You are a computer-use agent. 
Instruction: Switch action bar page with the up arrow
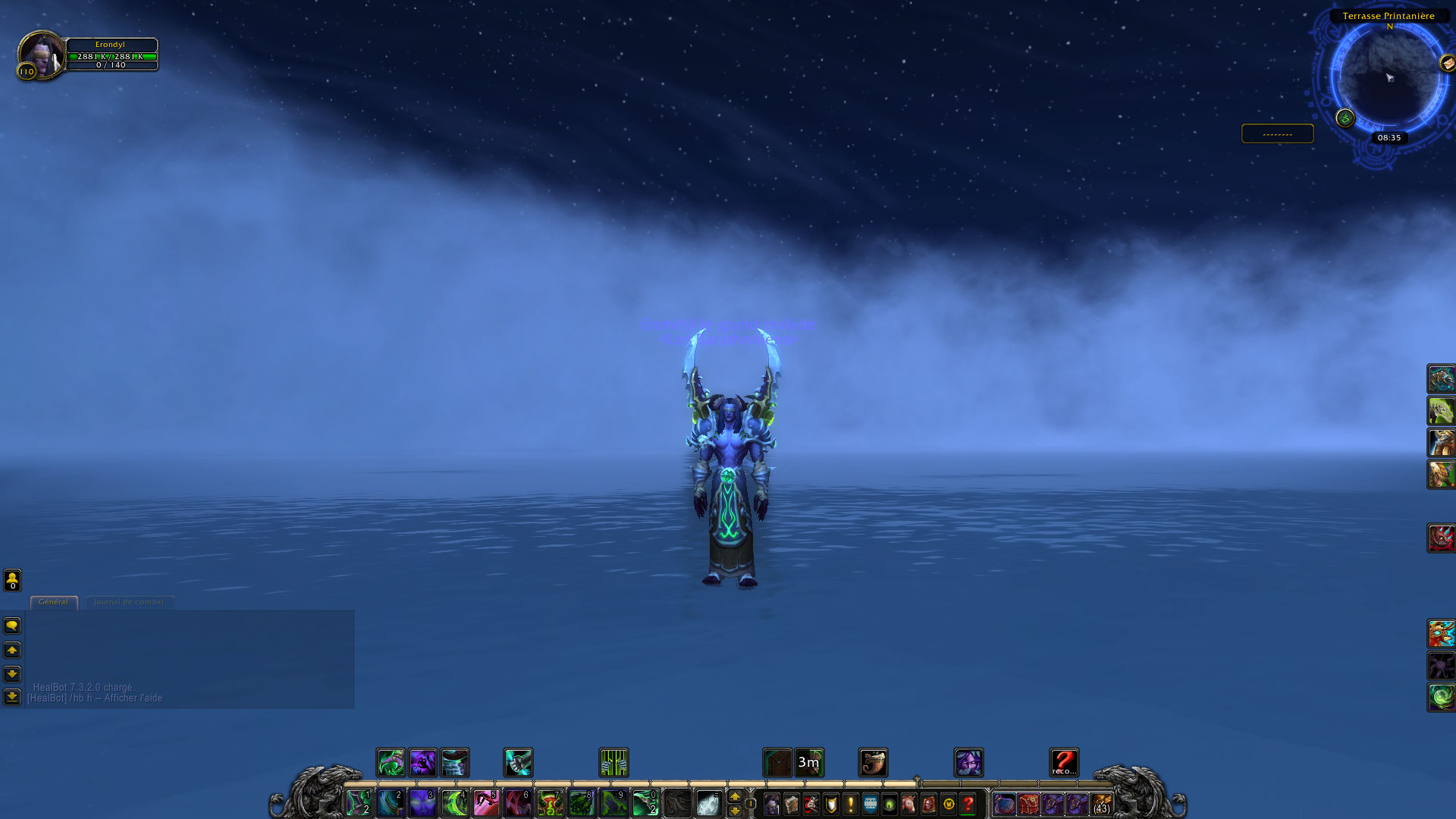click(736, 795)
